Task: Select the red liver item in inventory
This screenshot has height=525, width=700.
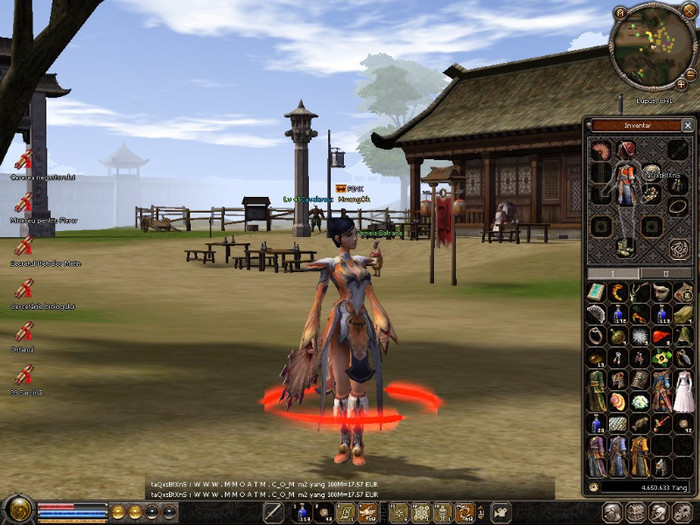Action: [x=661, y=337]
